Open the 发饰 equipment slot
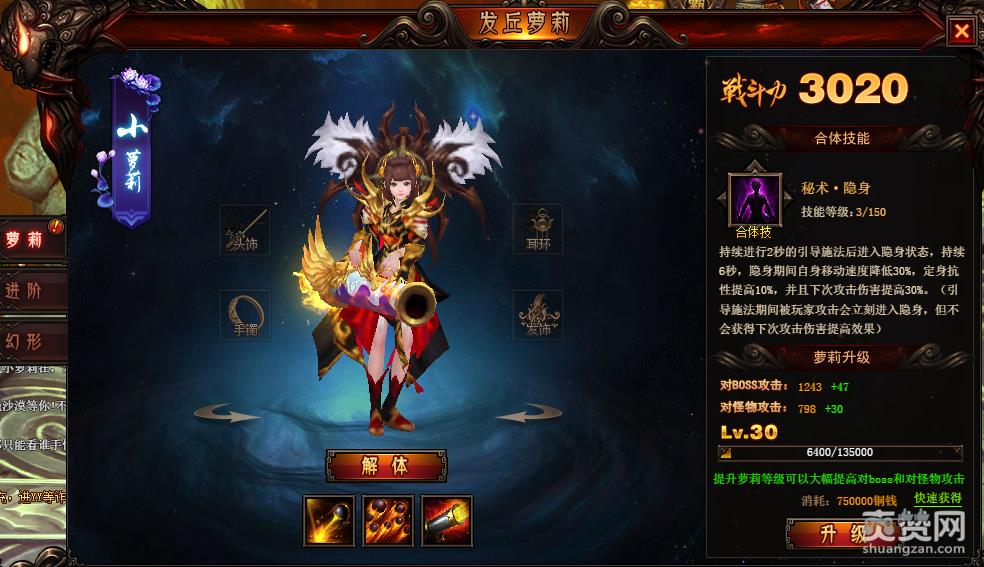 537,315
